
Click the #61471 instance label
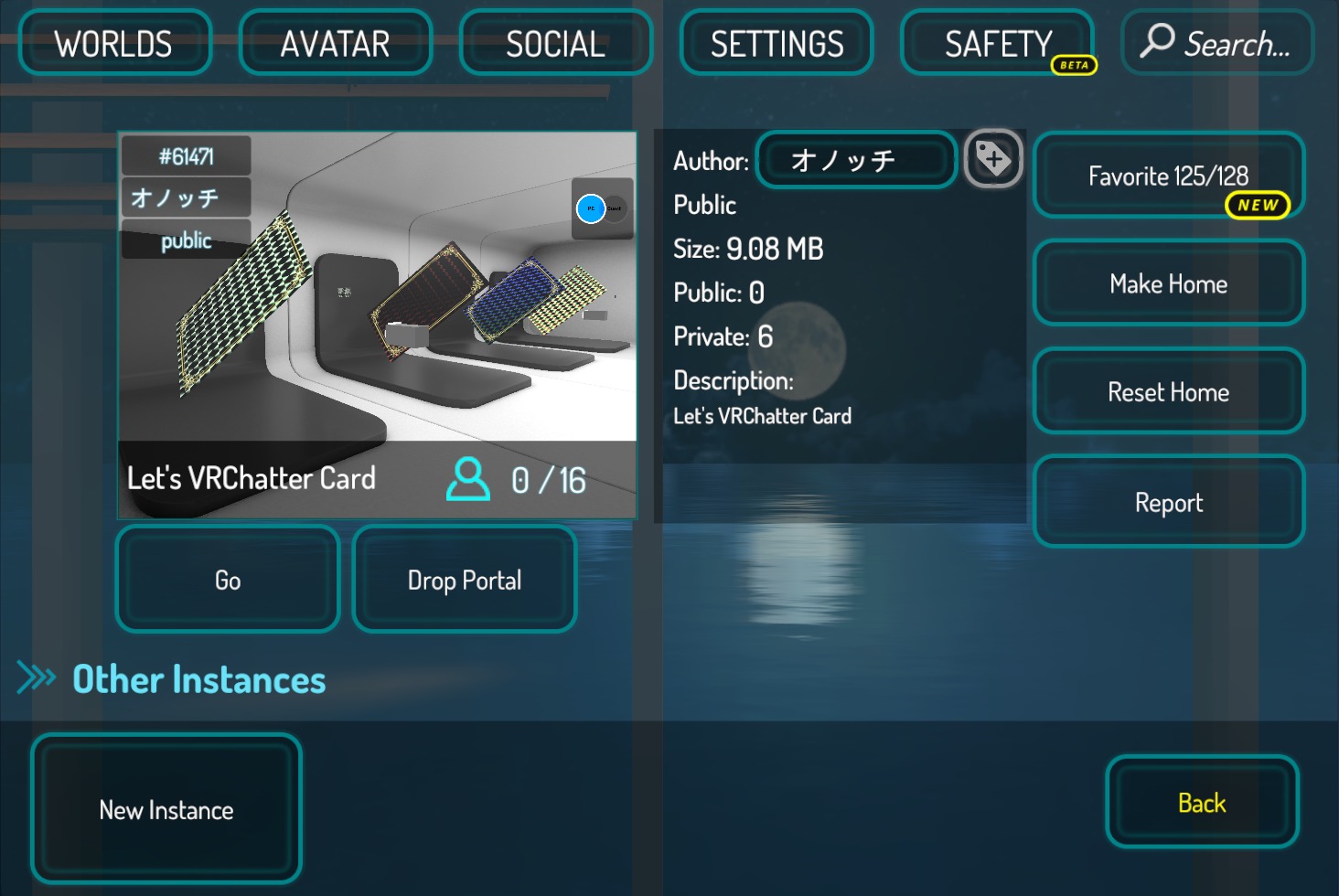click(x=185, y=155)
